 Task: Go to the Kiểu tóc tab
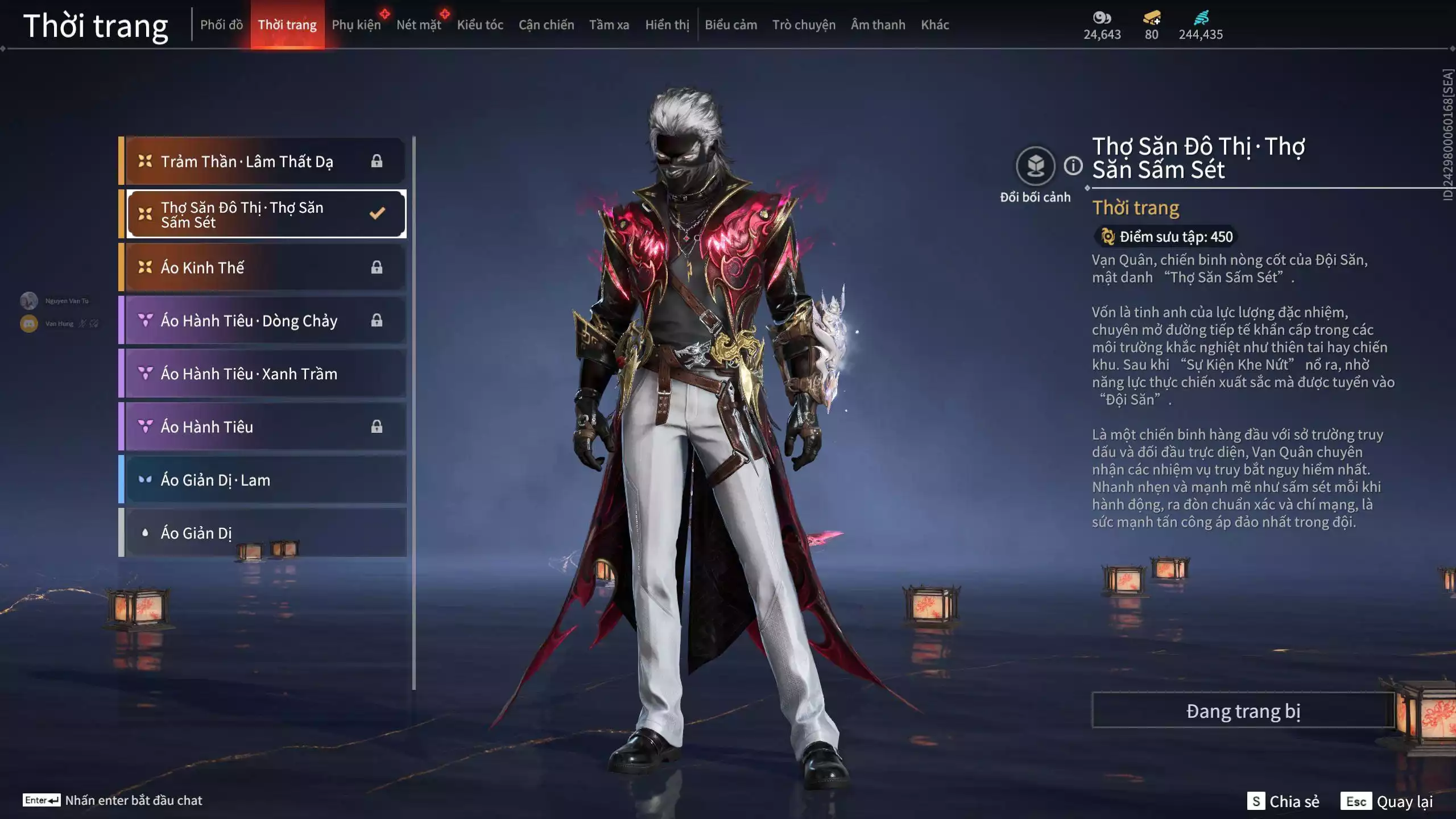point(480,24)
